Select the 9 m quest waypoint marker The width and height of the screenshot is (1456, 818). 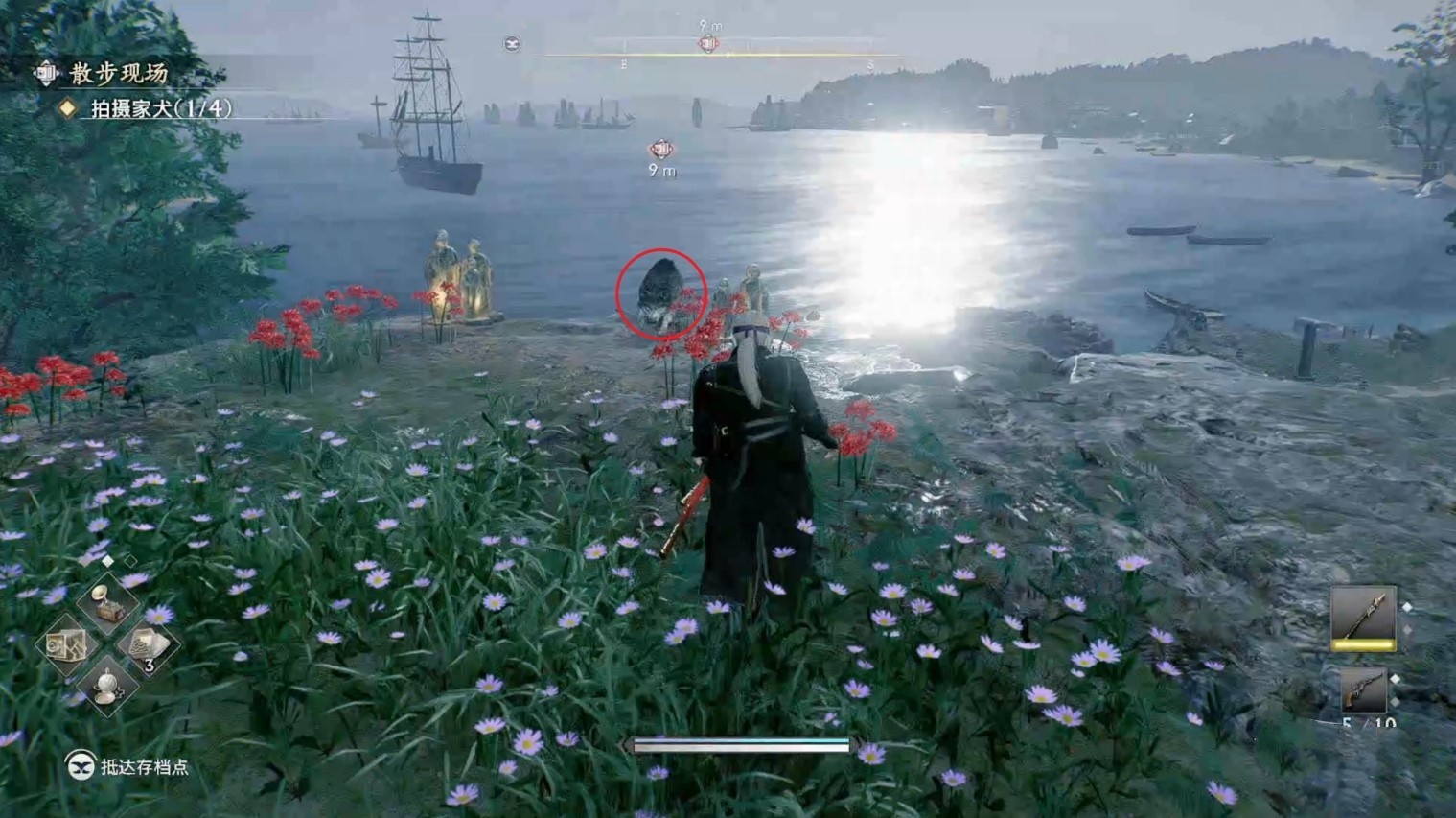click(x=661, y=150)
